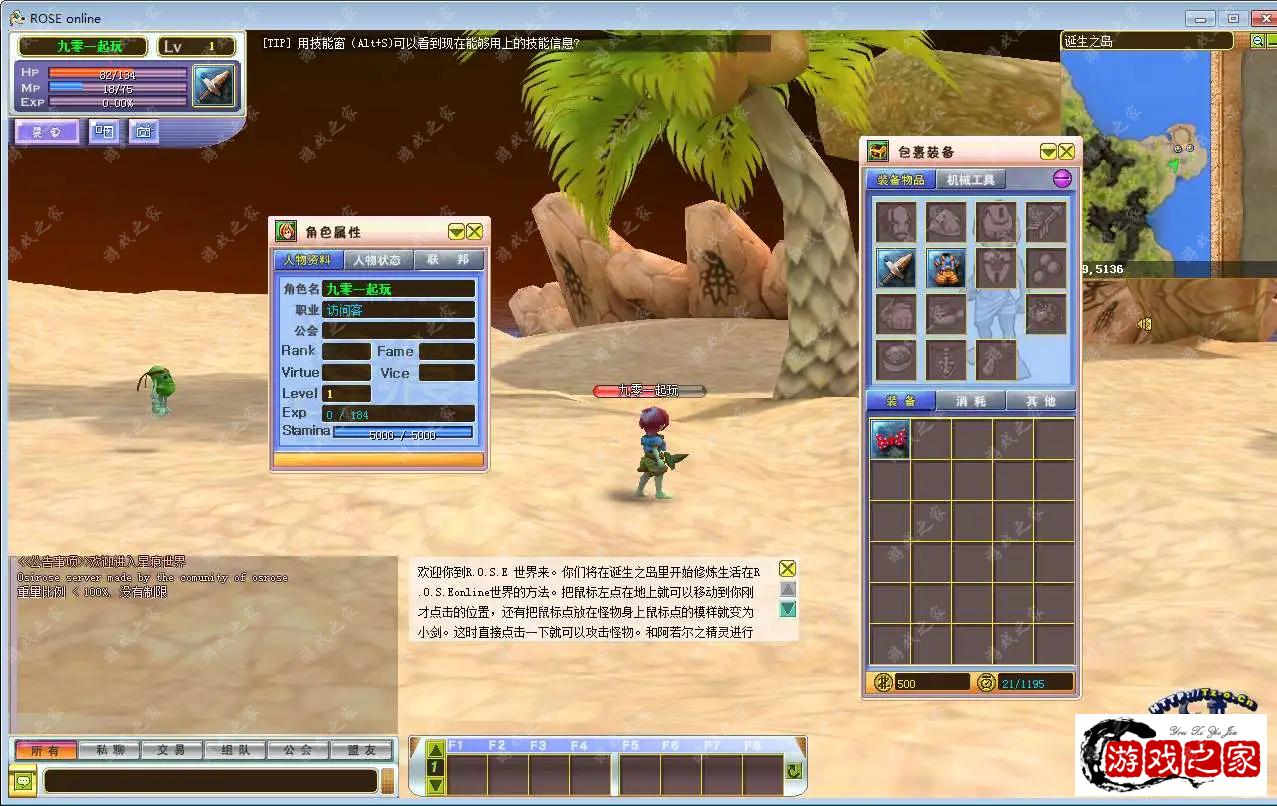Viewport: 1277px width, 806px height.
Task: Select the equipped body armor slot
Action: (945, 268)
